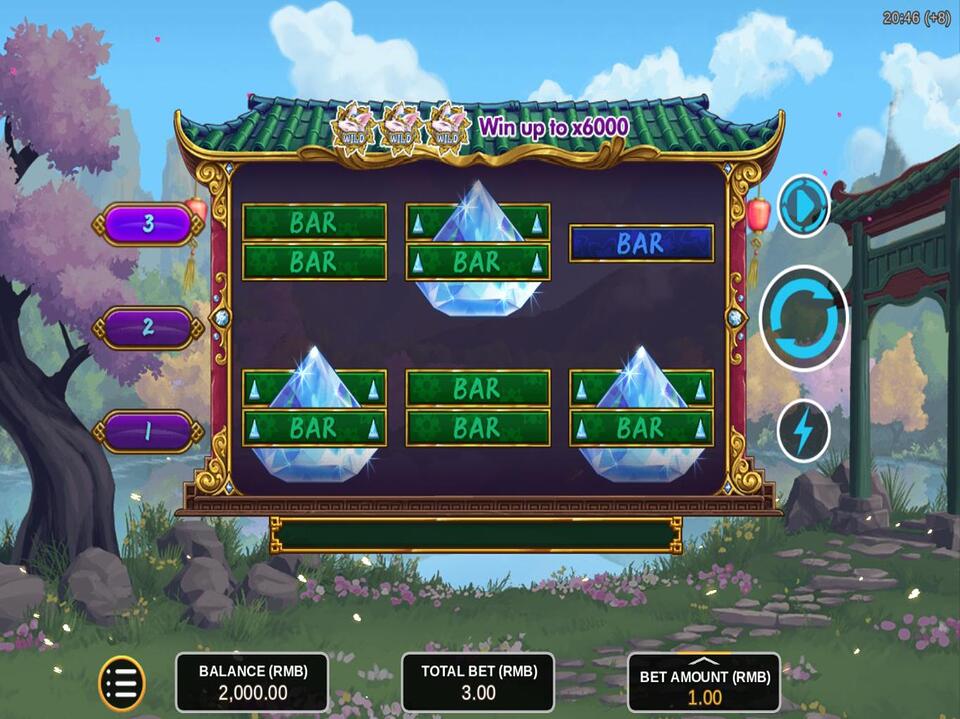Click the Total Bet panel
960x719 pixels.
pyautogui.click(x=478, y=683)
